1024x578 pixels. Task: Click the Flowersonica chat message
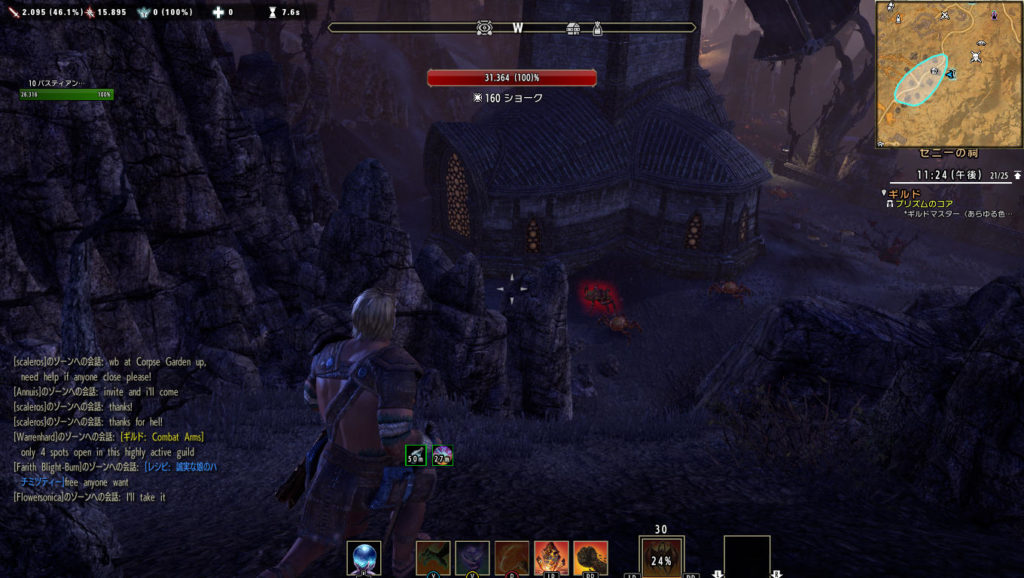(88, 497)
